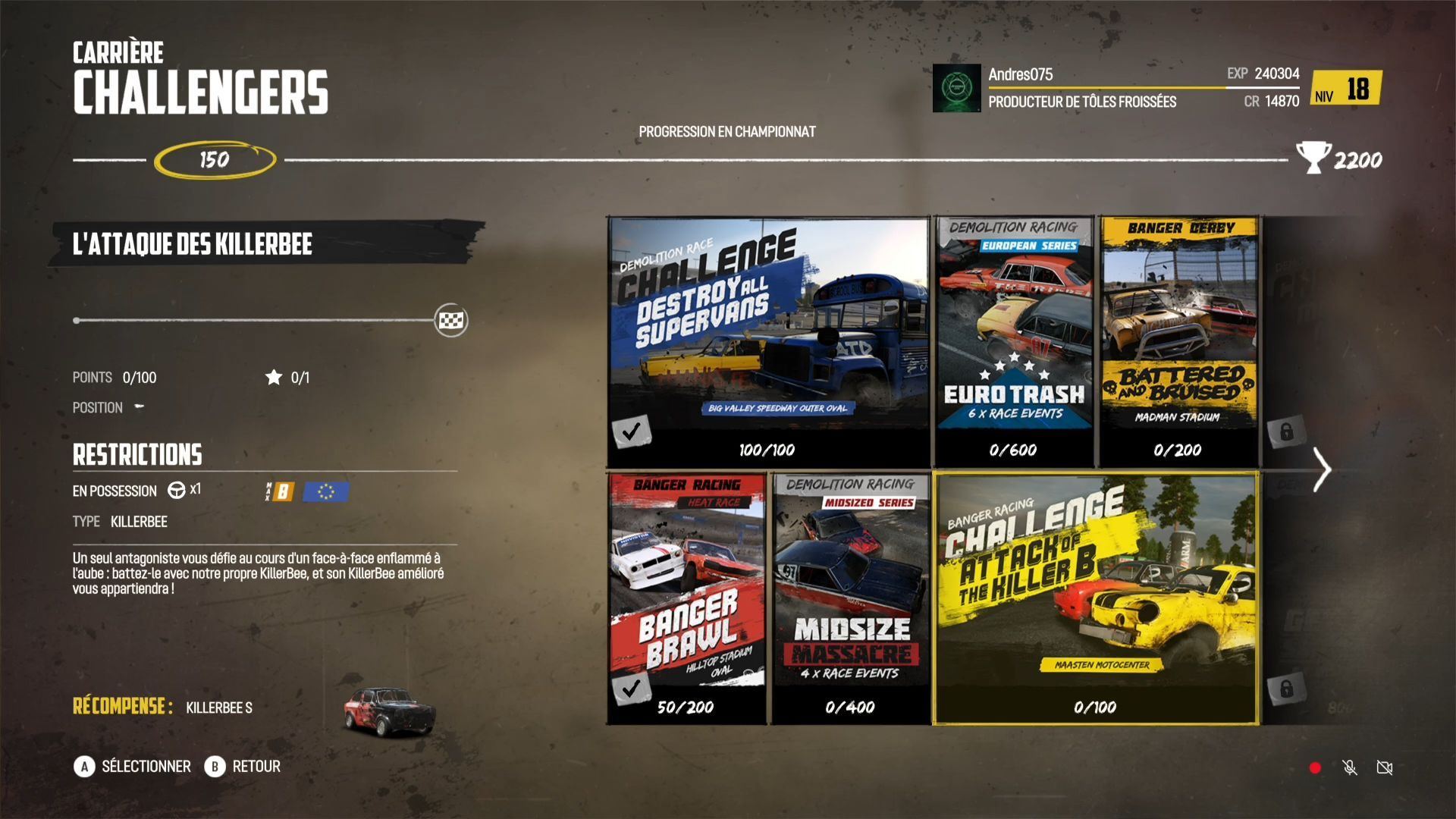Toggle the disabled camera icon
Screen dimensions: 1456x819
1385,768
